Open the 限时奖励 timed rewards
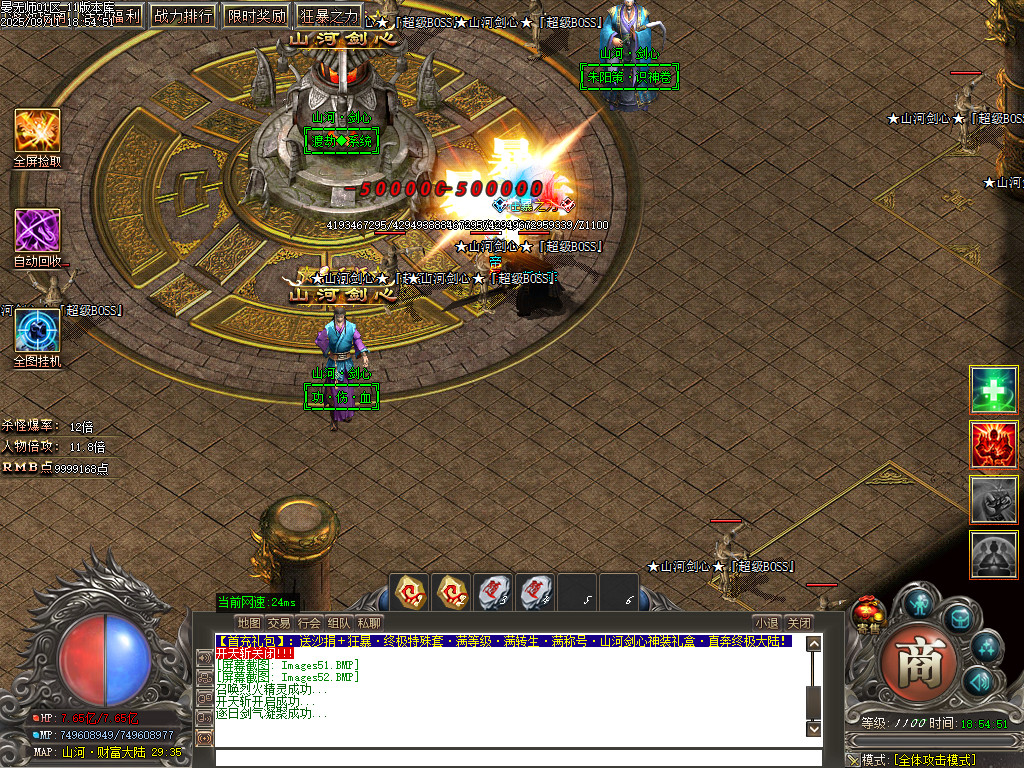 [255, 16]
